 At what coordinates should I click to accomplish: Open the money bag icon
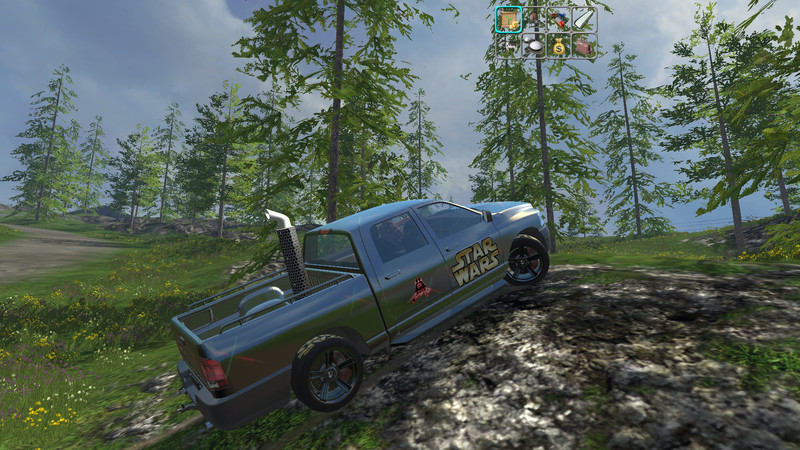[559, 46]
